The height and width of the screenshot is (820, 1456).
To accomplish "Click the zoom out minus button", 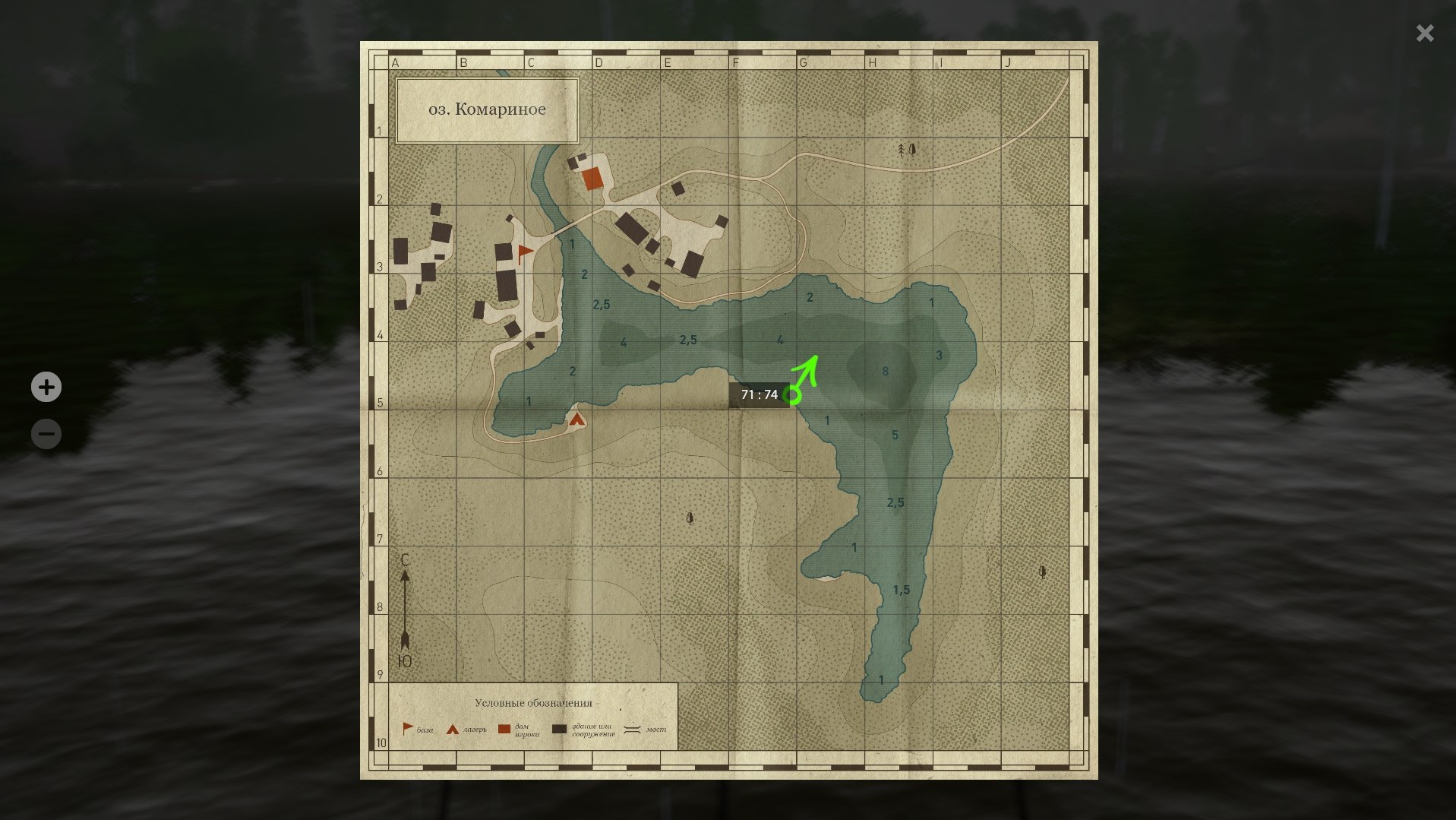I will [x=46, y=433].
